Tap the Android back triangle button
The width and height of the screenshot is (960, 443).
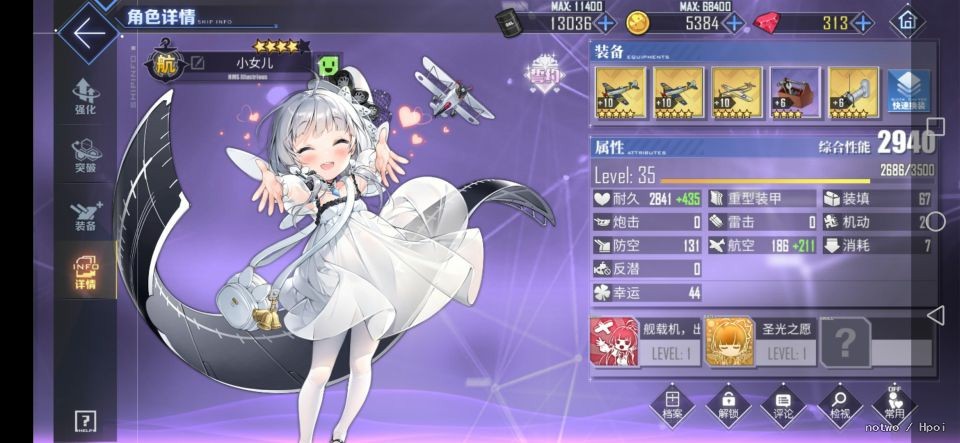[x=935, y=316]
